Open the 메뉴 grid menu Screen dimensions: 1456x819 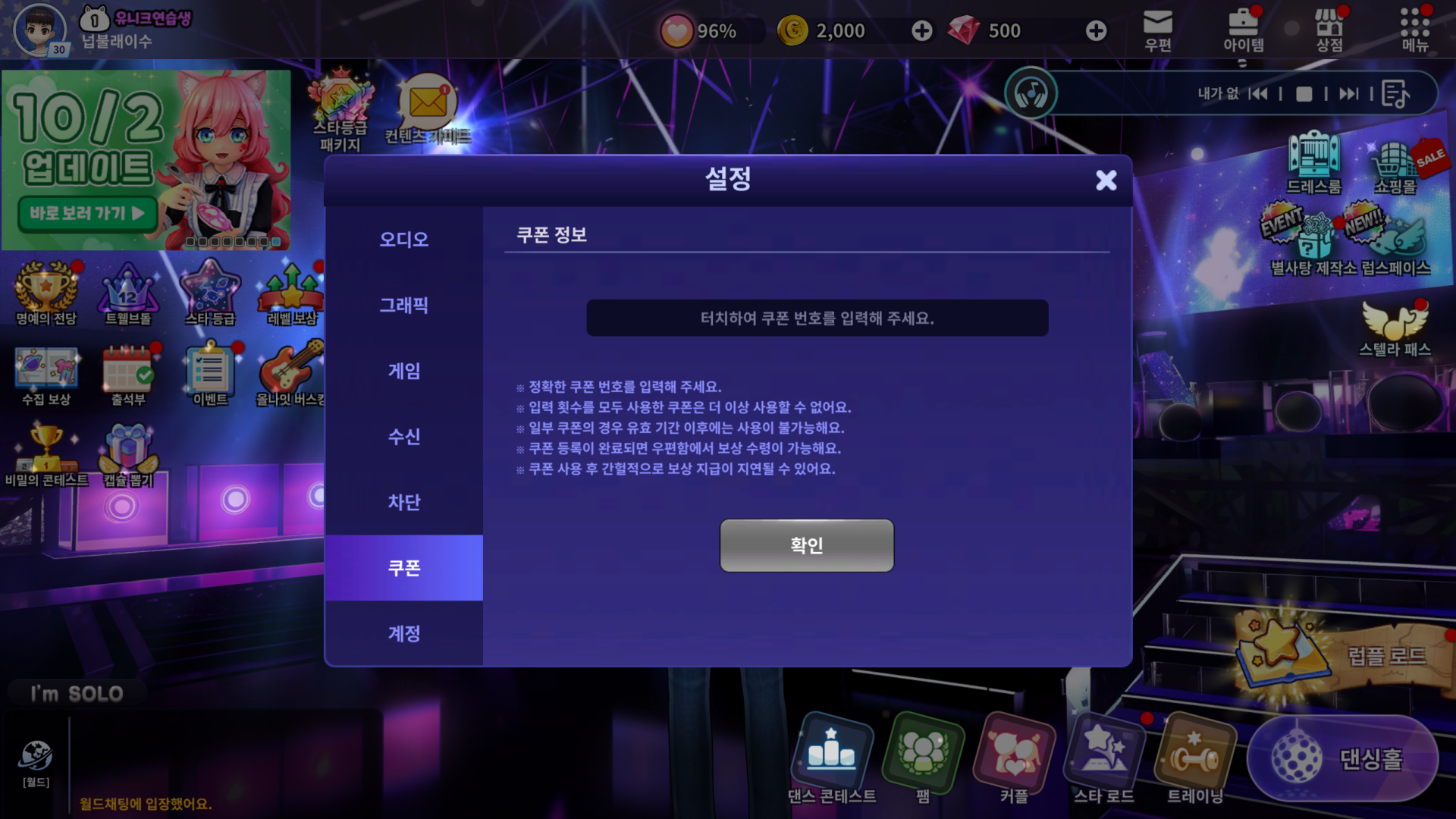[x=1414, y=30]
